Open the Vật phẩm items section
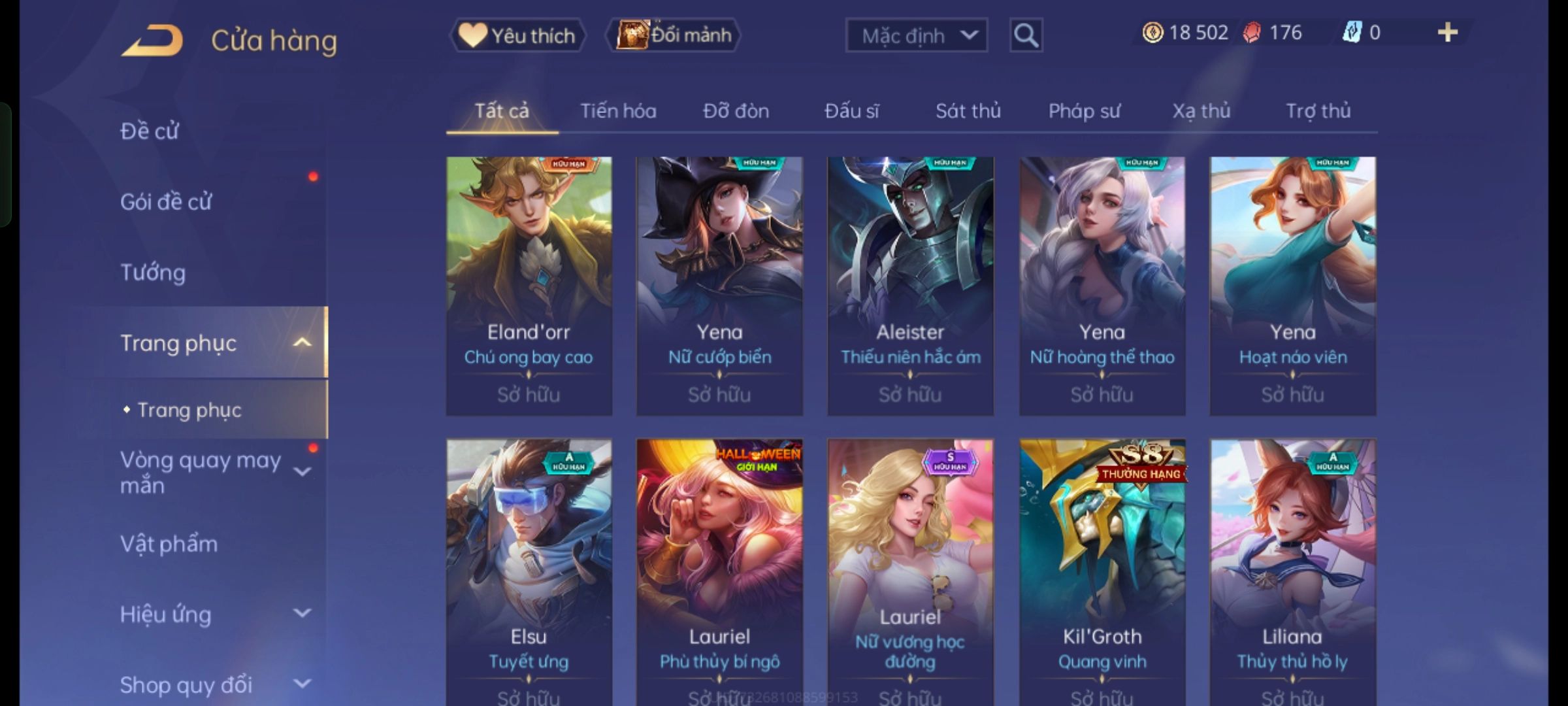 169,544
